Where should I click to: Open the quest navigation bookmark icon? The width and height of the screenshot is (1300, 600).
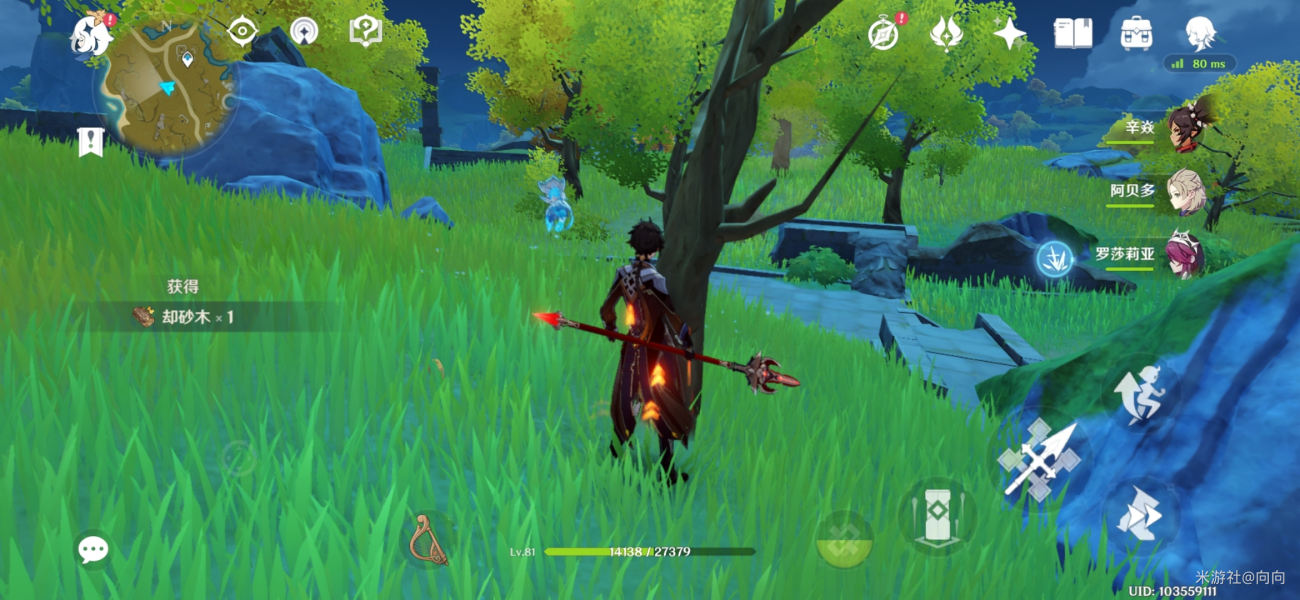point(91,143)
